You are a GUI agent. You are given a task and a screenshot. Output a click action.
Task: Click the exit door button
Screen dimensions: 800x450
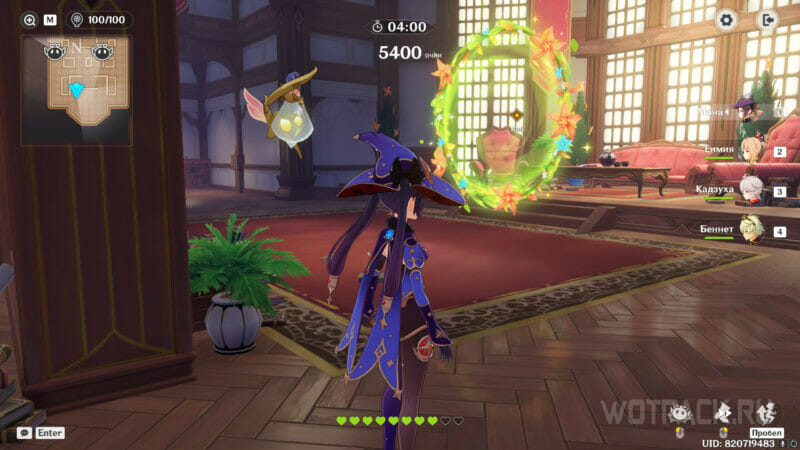(x=767, y=19)
